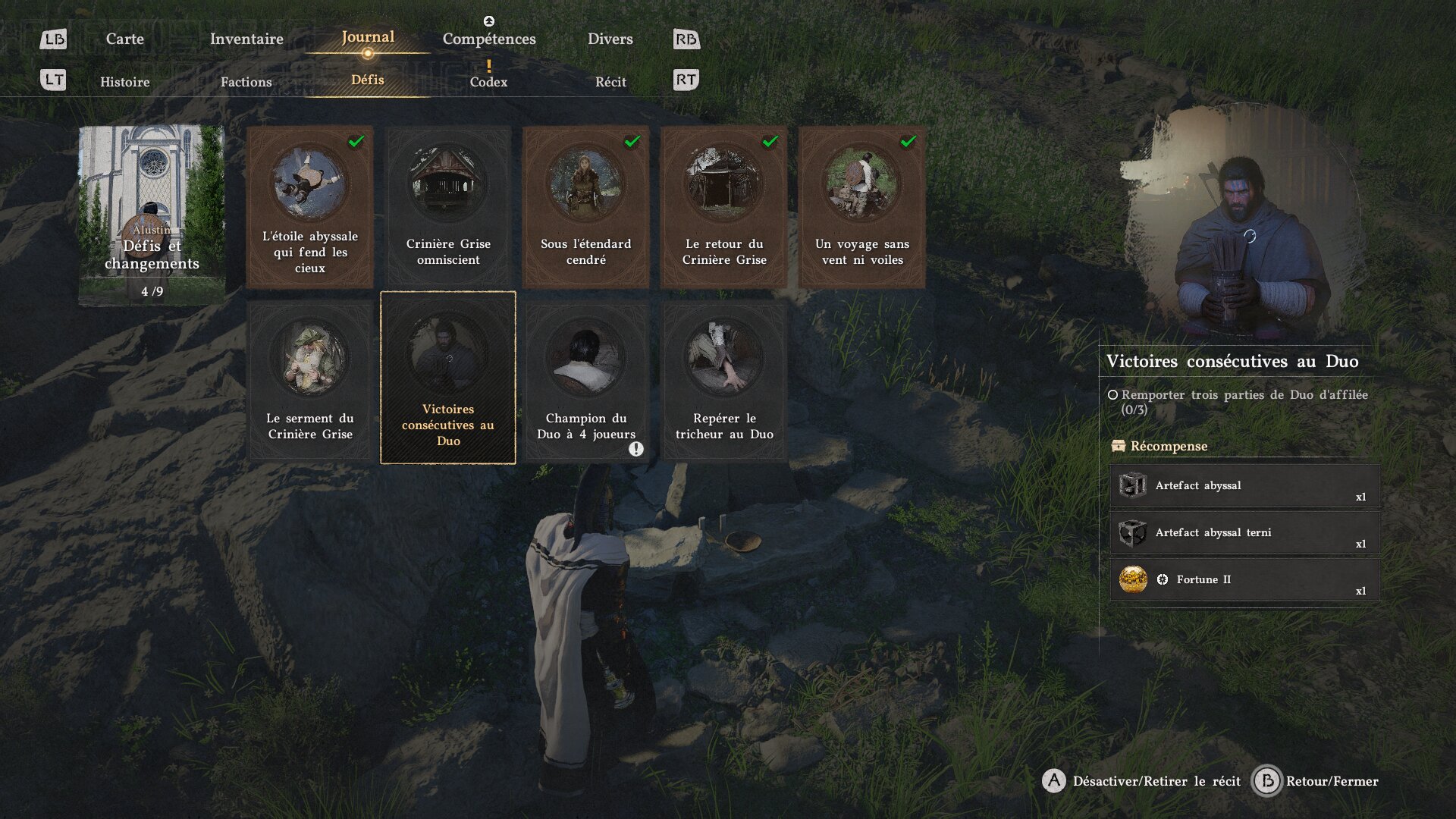Open the Codex section
This screenshot has height=819, width=1456.
(x=488, y=82)
